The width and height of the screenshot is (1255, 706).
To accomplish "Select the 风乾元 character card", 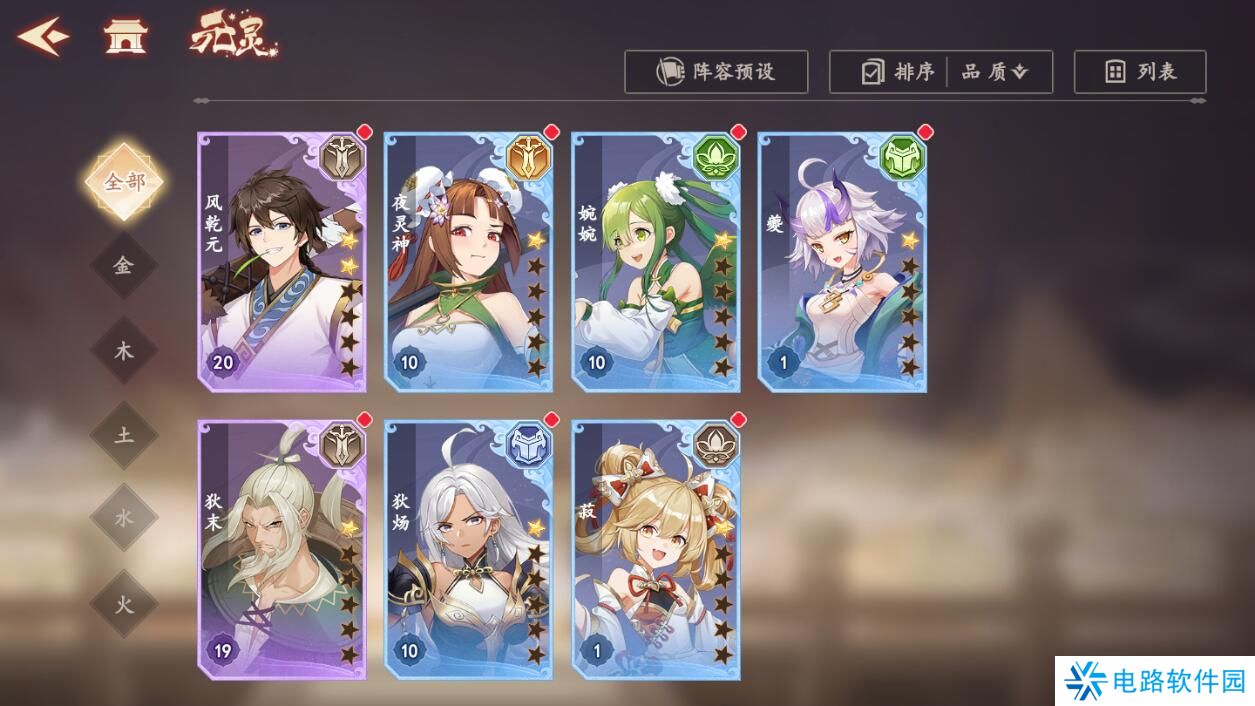I will (x=281, y=262).
